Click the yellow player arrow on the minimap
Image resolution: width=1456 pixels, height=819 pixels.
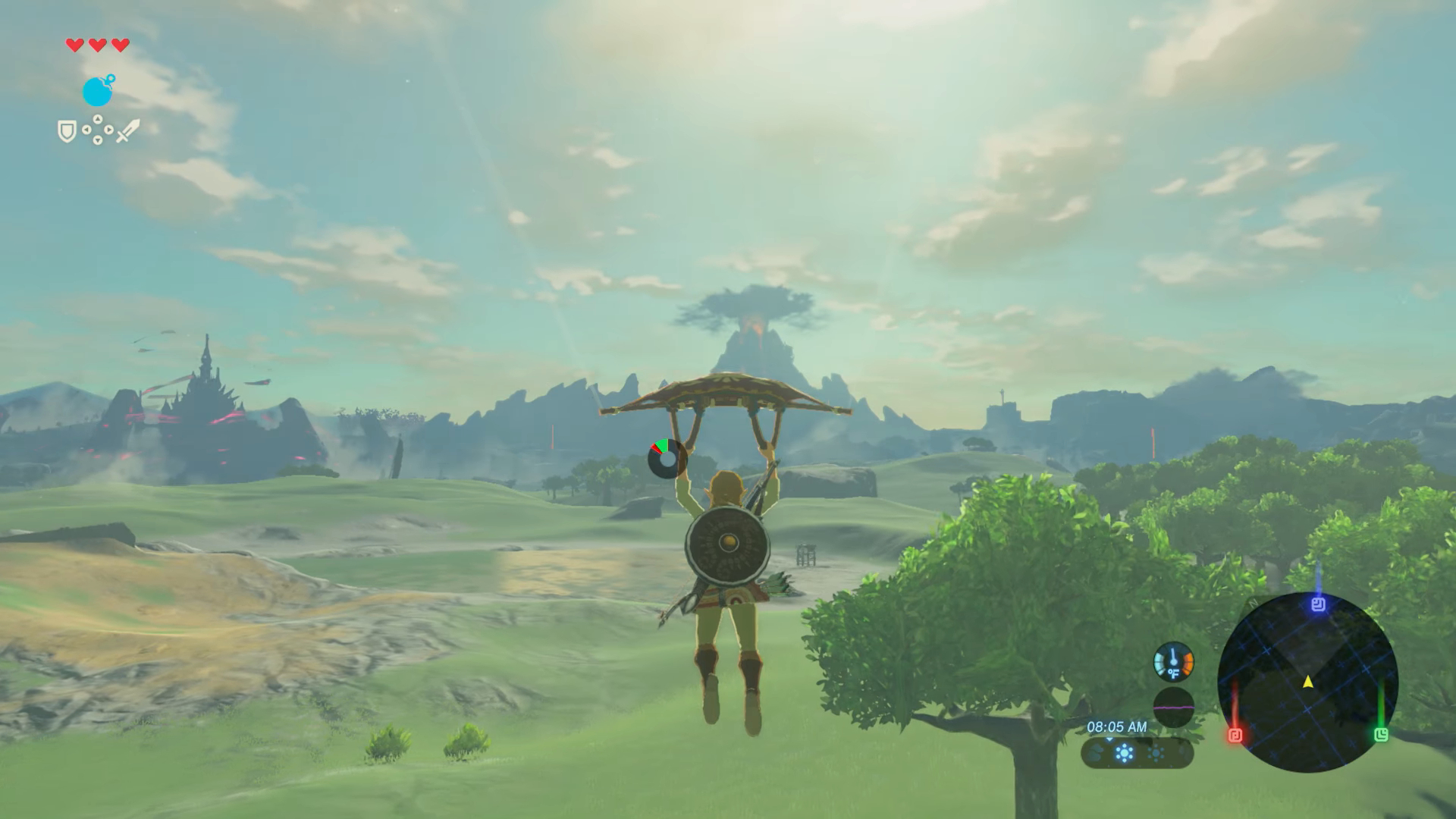1308,682
